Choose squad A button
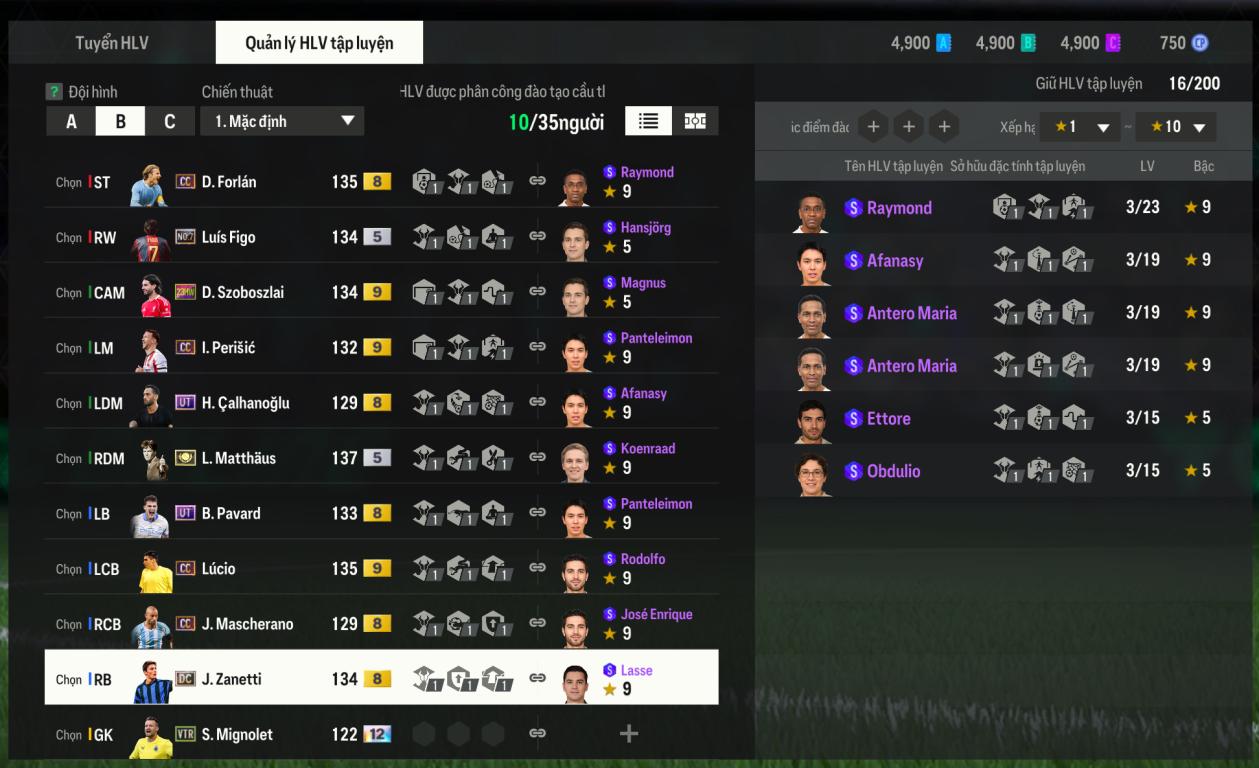 click(x=71, y=121)
